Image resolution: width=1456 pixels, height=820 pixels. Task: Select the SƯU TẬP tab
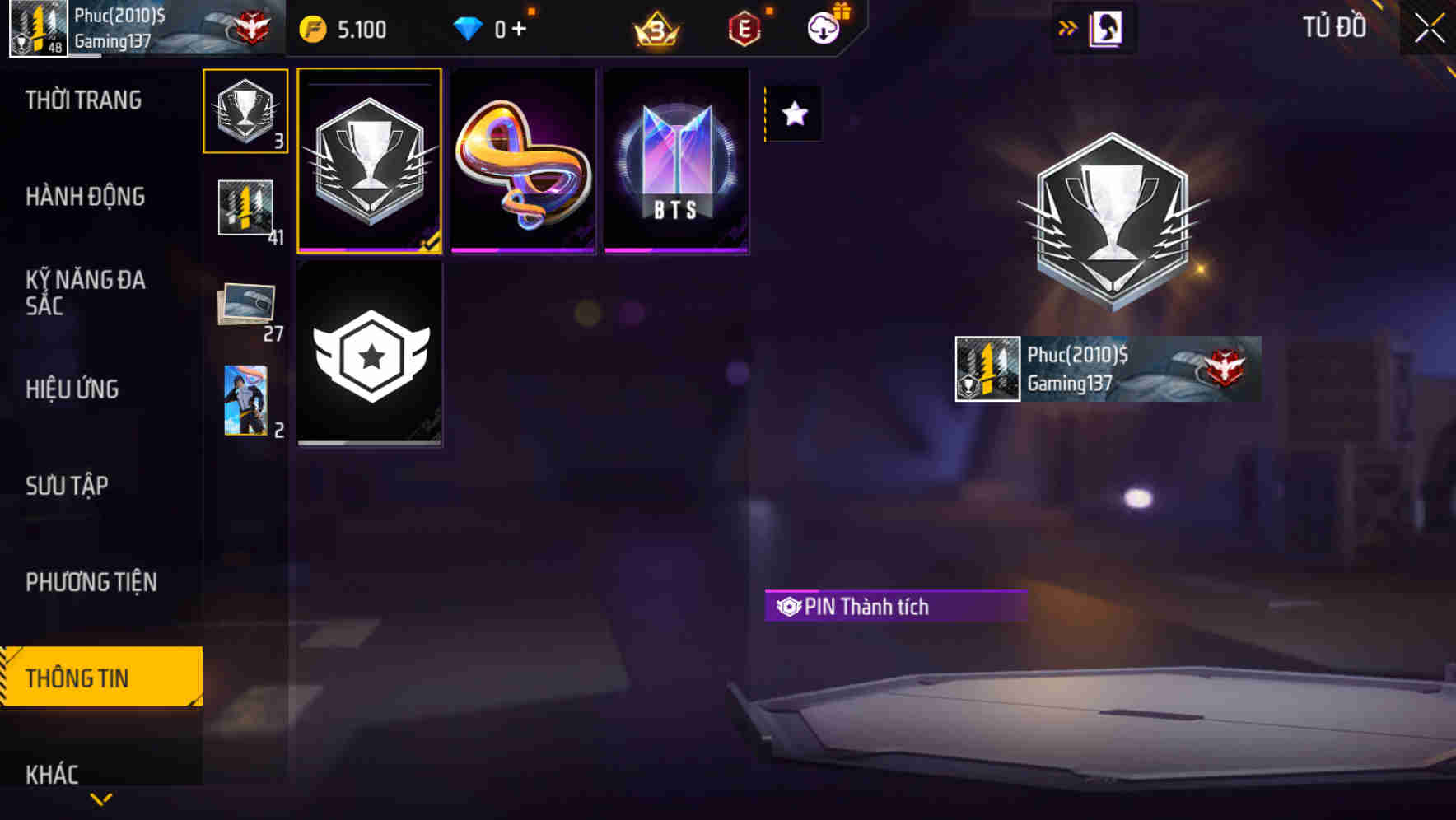click(68, 487)
